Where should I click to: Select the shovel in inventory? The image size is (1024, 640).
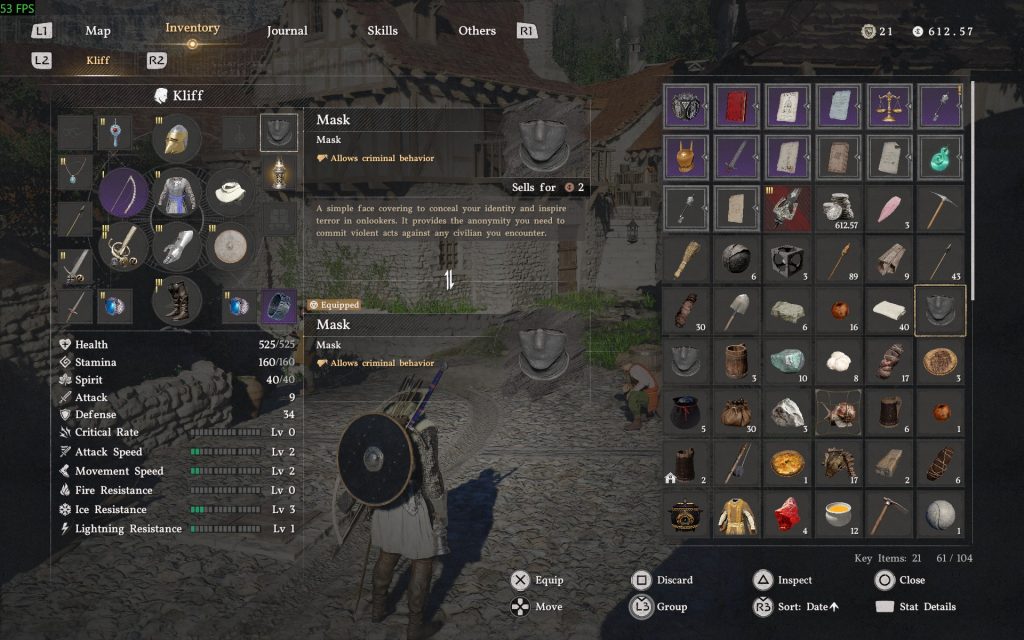coord(737,310)
